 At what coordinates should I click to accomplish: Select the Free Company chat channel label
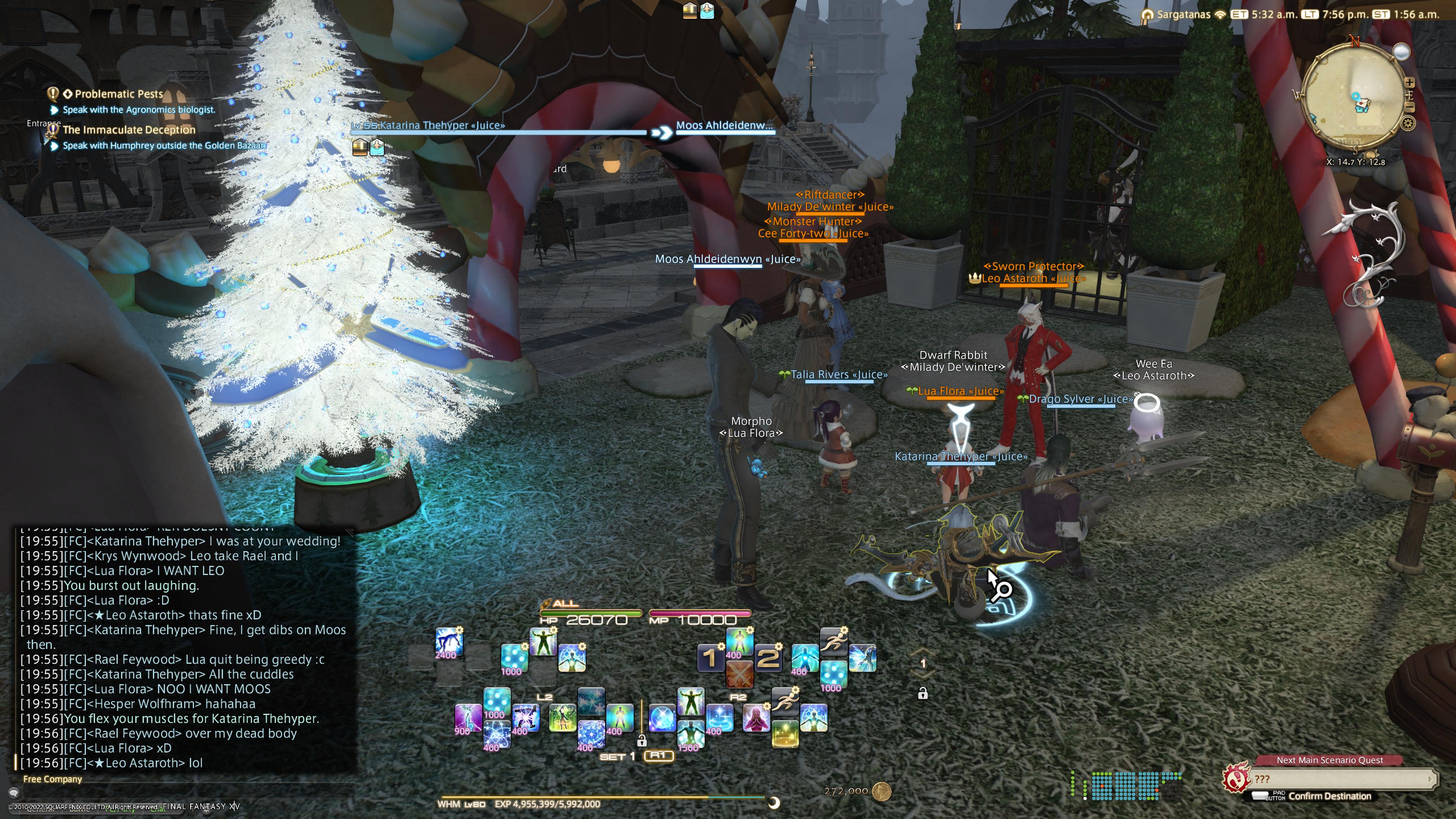coord(53,779)
